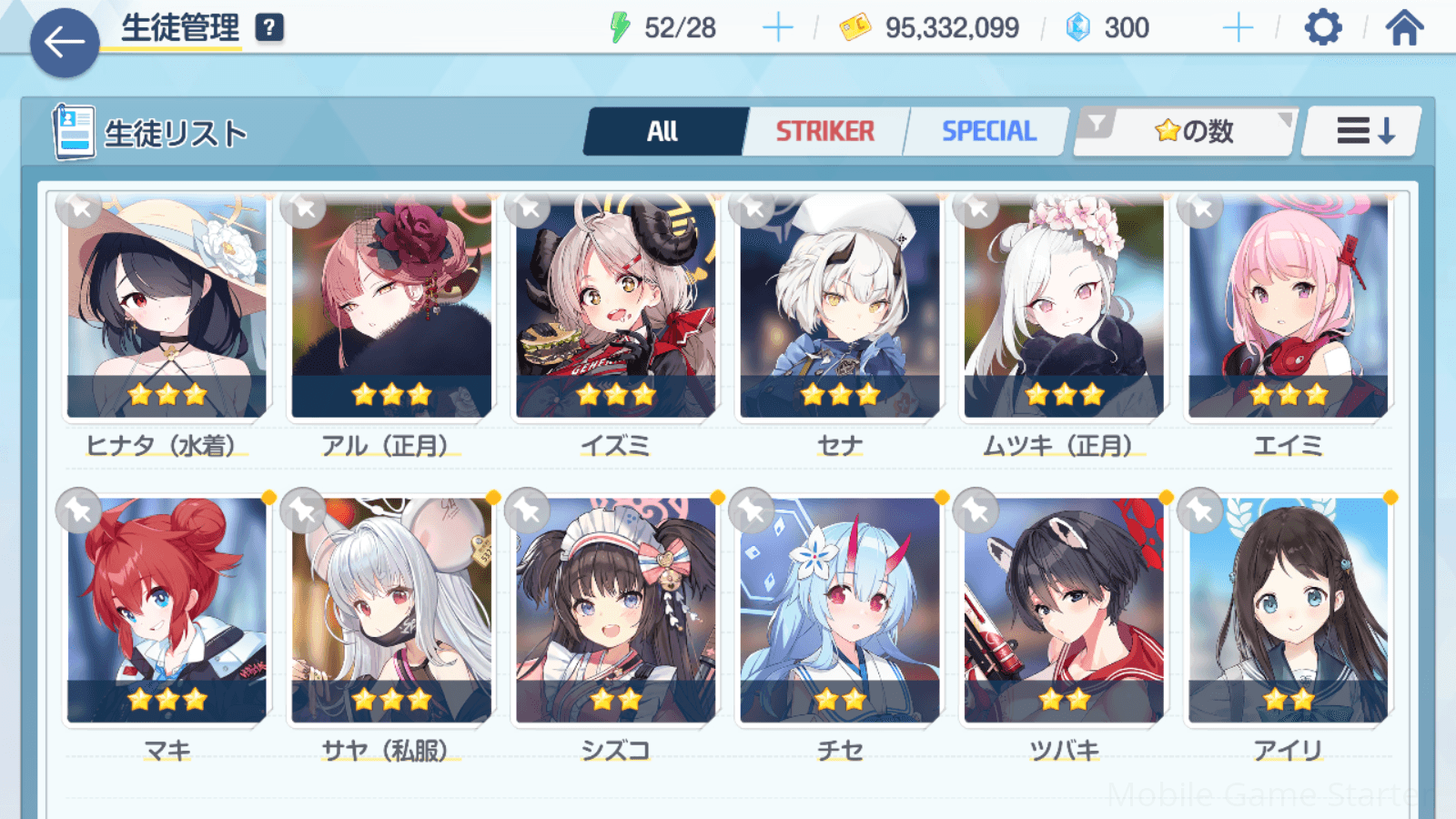This screenshot has height=819, width=1456.
Task: Select student ヒナタ（水着）card
Action: click(x=167, y=309)
